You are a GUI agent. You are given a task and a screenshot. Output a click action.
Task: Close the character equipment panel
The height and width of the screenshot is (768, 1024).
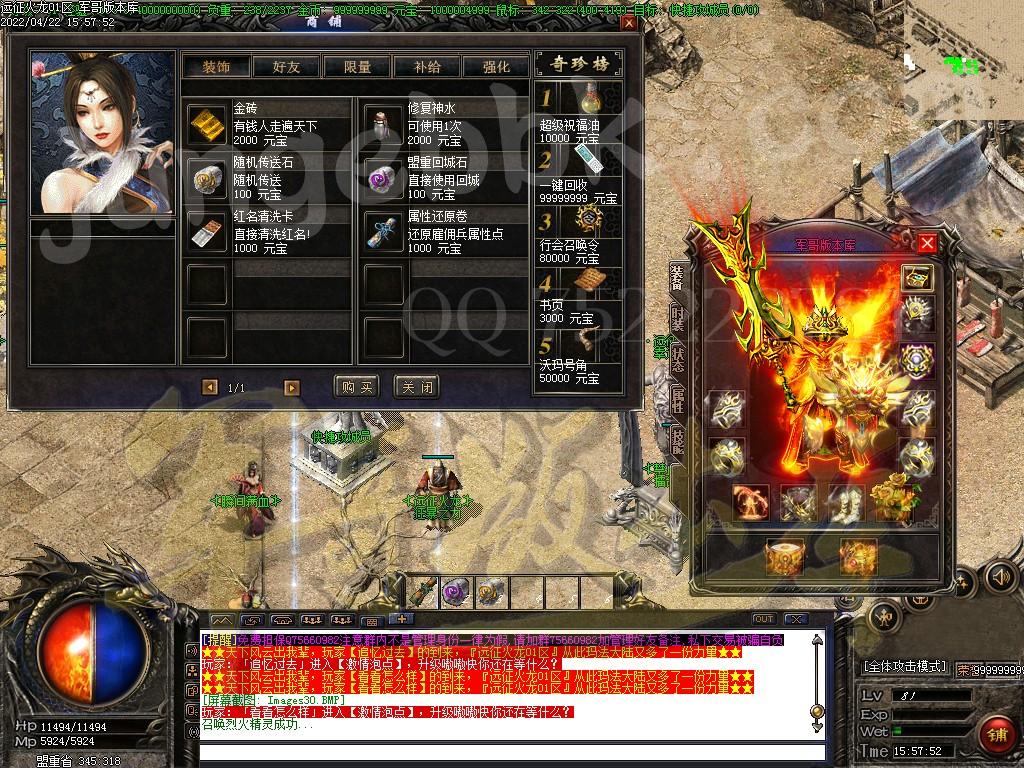tap(927, 243)
